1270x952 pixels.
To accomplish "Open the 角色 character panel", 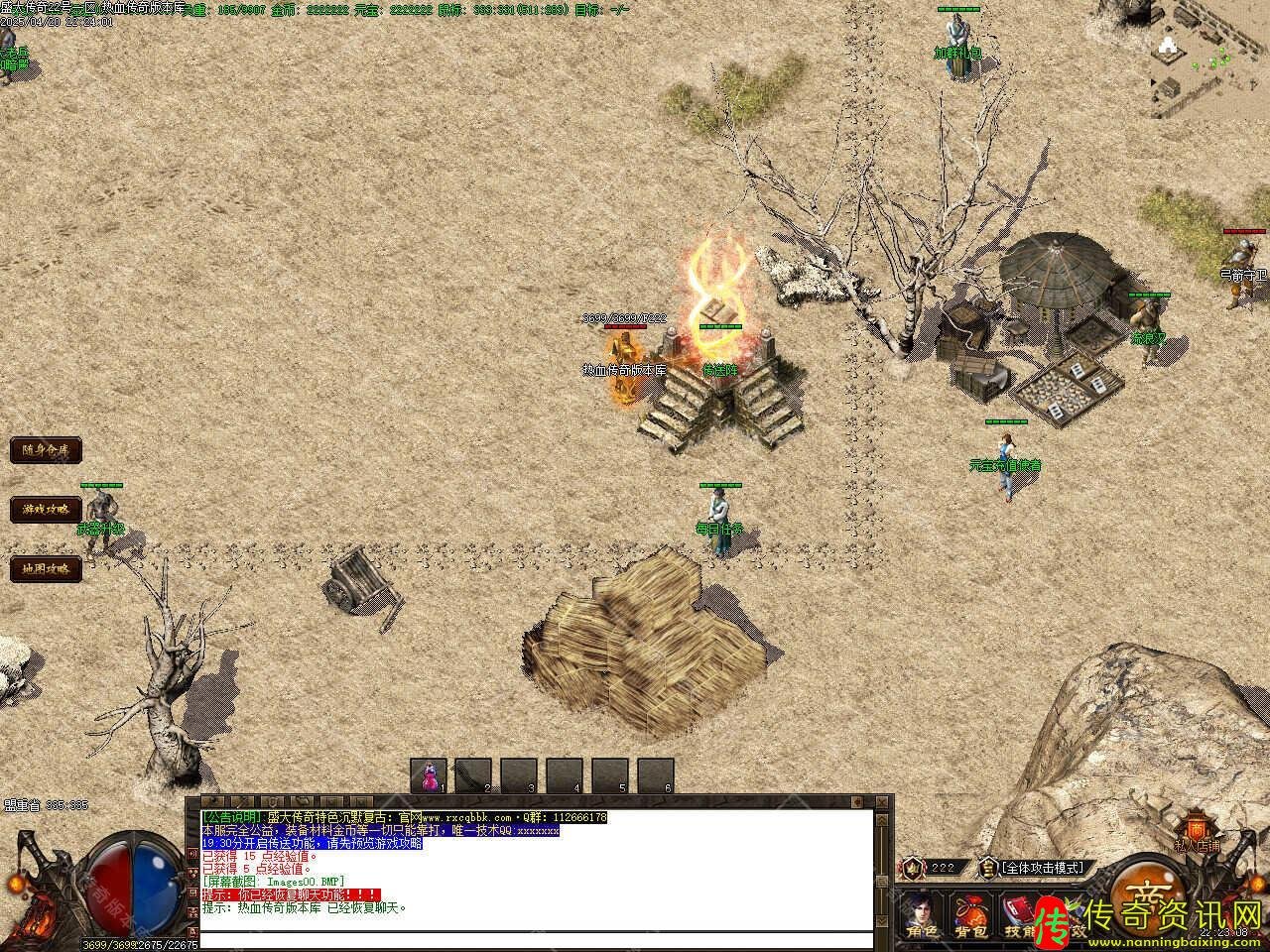I will tap(920, 914).
